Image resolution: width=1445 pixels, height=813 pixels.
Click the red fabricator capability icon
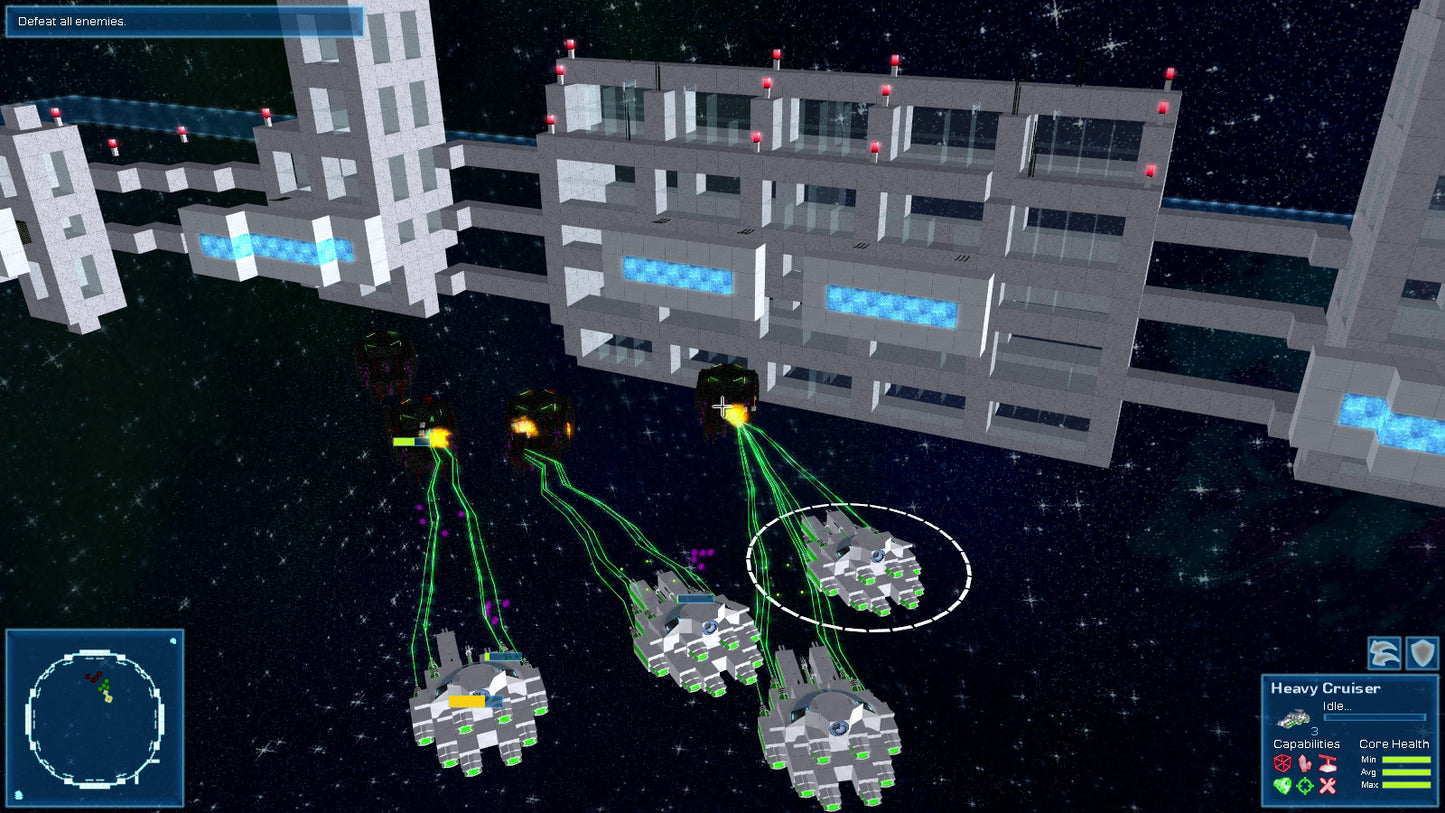pos(1326,763)
